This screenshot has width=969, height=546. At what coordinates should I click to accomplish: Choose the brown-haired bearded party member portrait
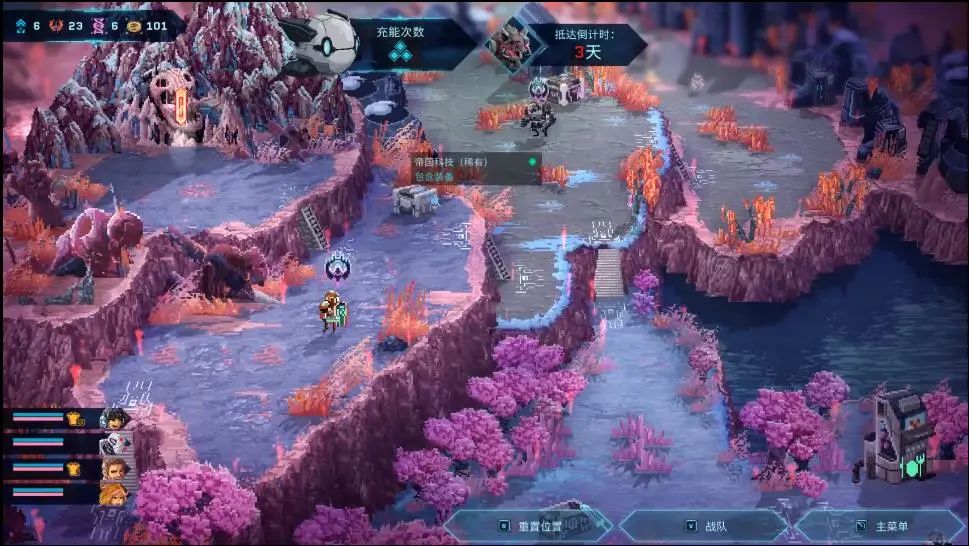(113, 468)
